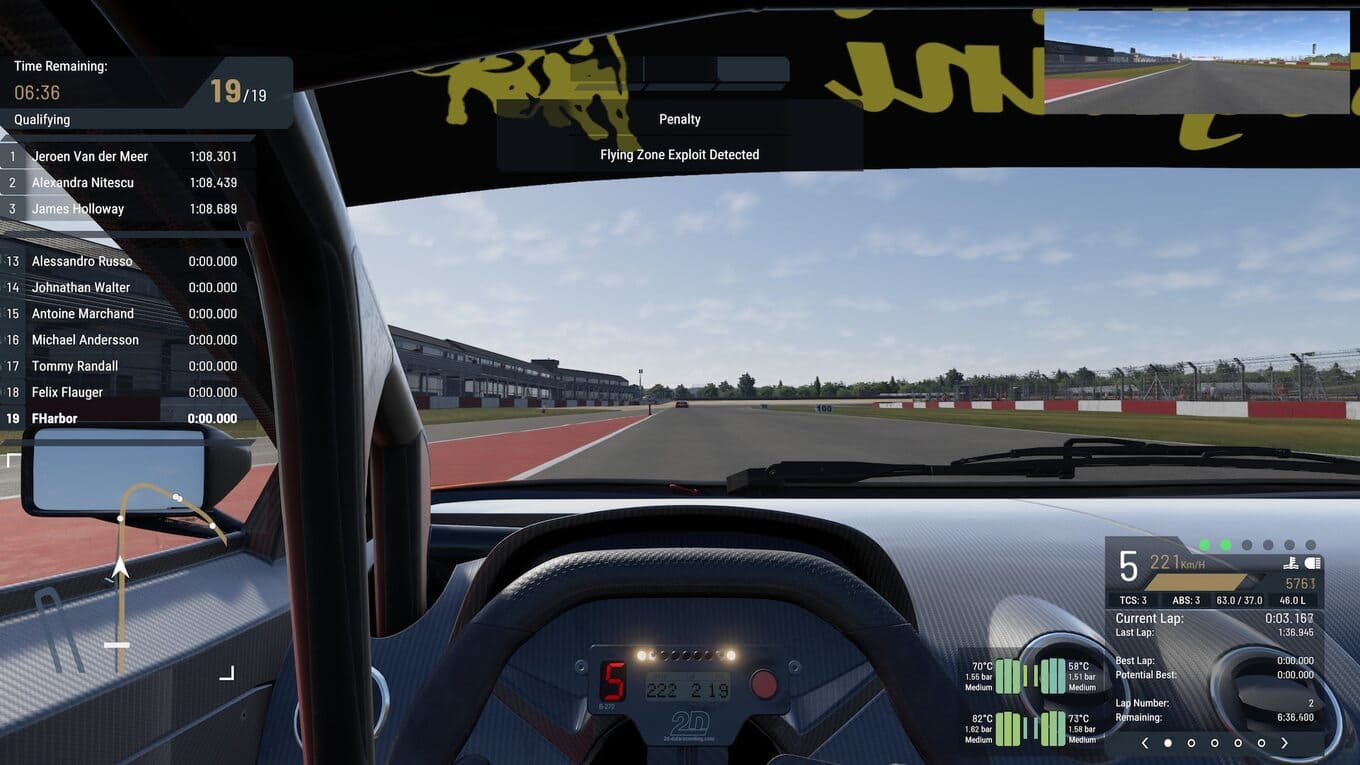Select Jeroen Van der Meer in standings
1360x765 pixels.
pyautogui.click(x=125, y=156)
